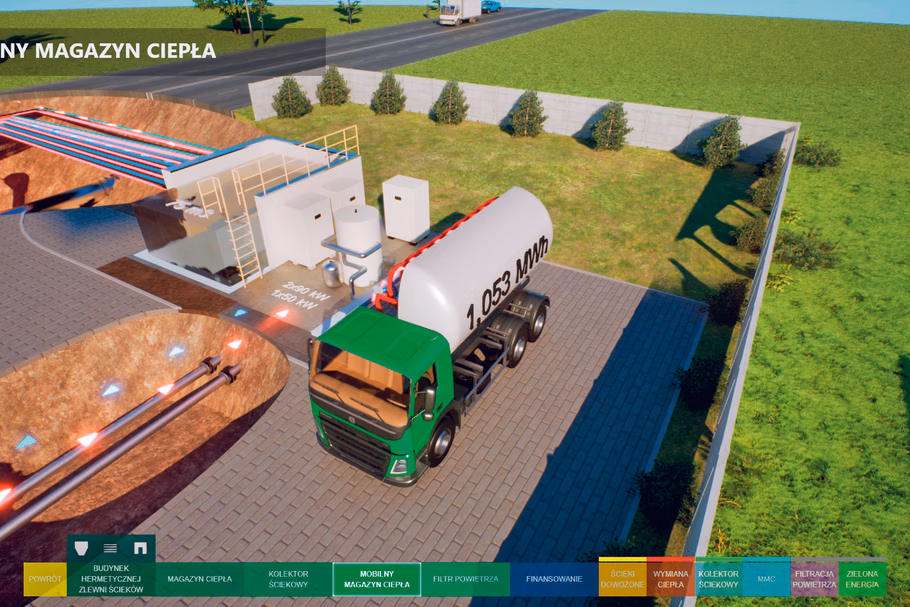Toggle the teal Kolektor Ściekowy layer filter

pyautogui.click(x=718, y=578)
